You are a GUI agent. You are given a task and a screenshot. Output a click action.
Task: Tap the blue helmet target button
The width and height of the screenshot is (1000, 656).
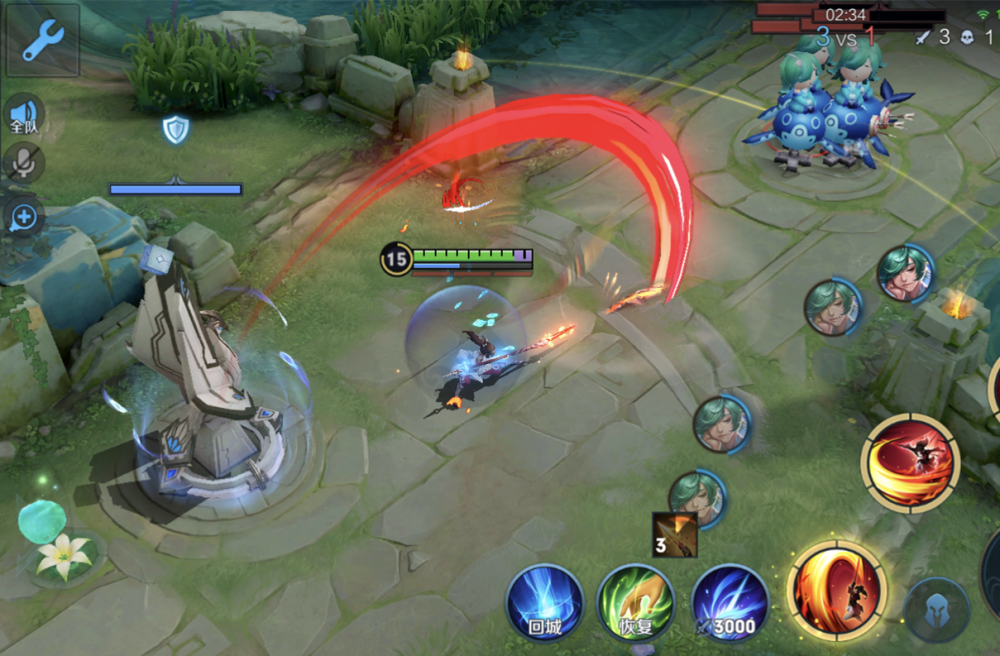(x=936, y=610)
